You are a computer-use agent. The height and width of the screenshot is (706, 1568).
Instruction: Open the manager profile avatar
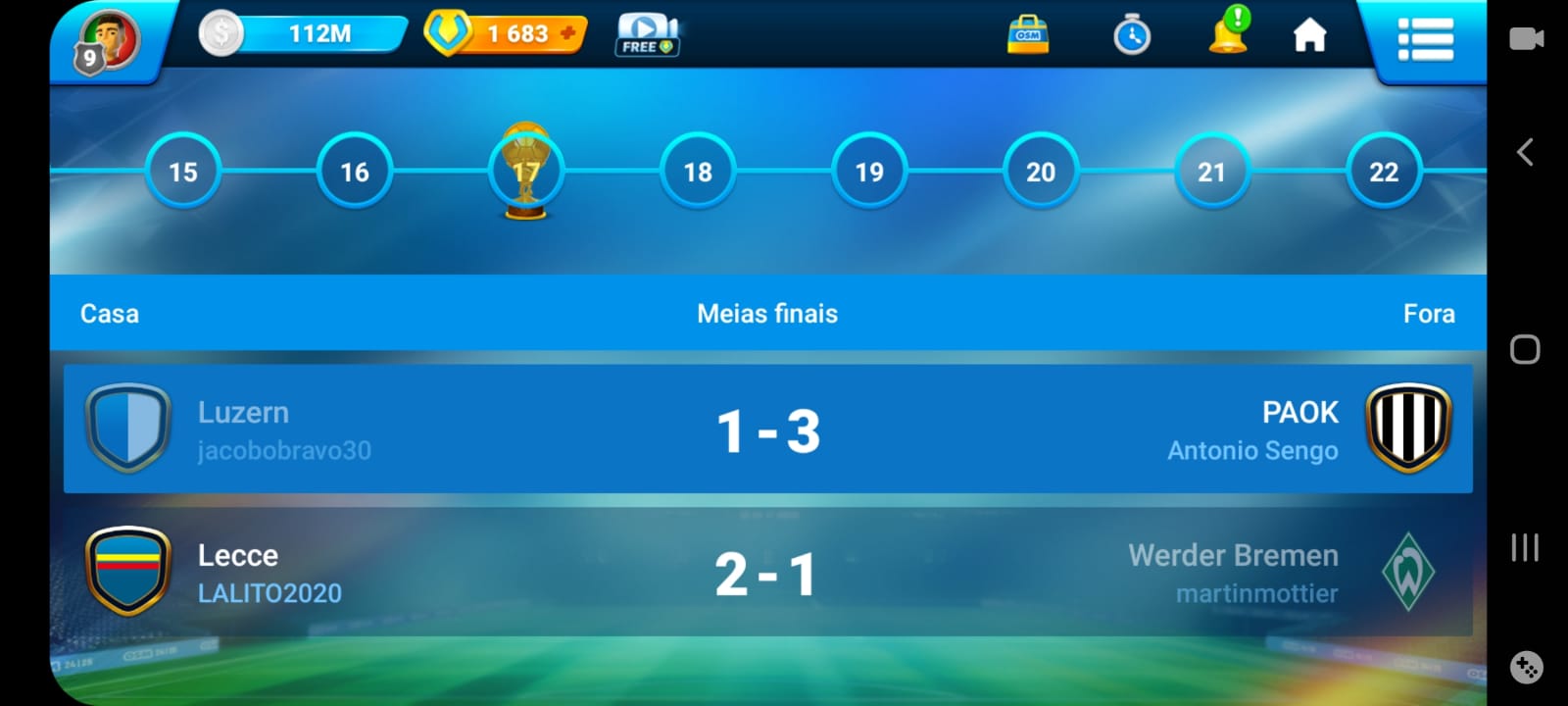(109, 41)
